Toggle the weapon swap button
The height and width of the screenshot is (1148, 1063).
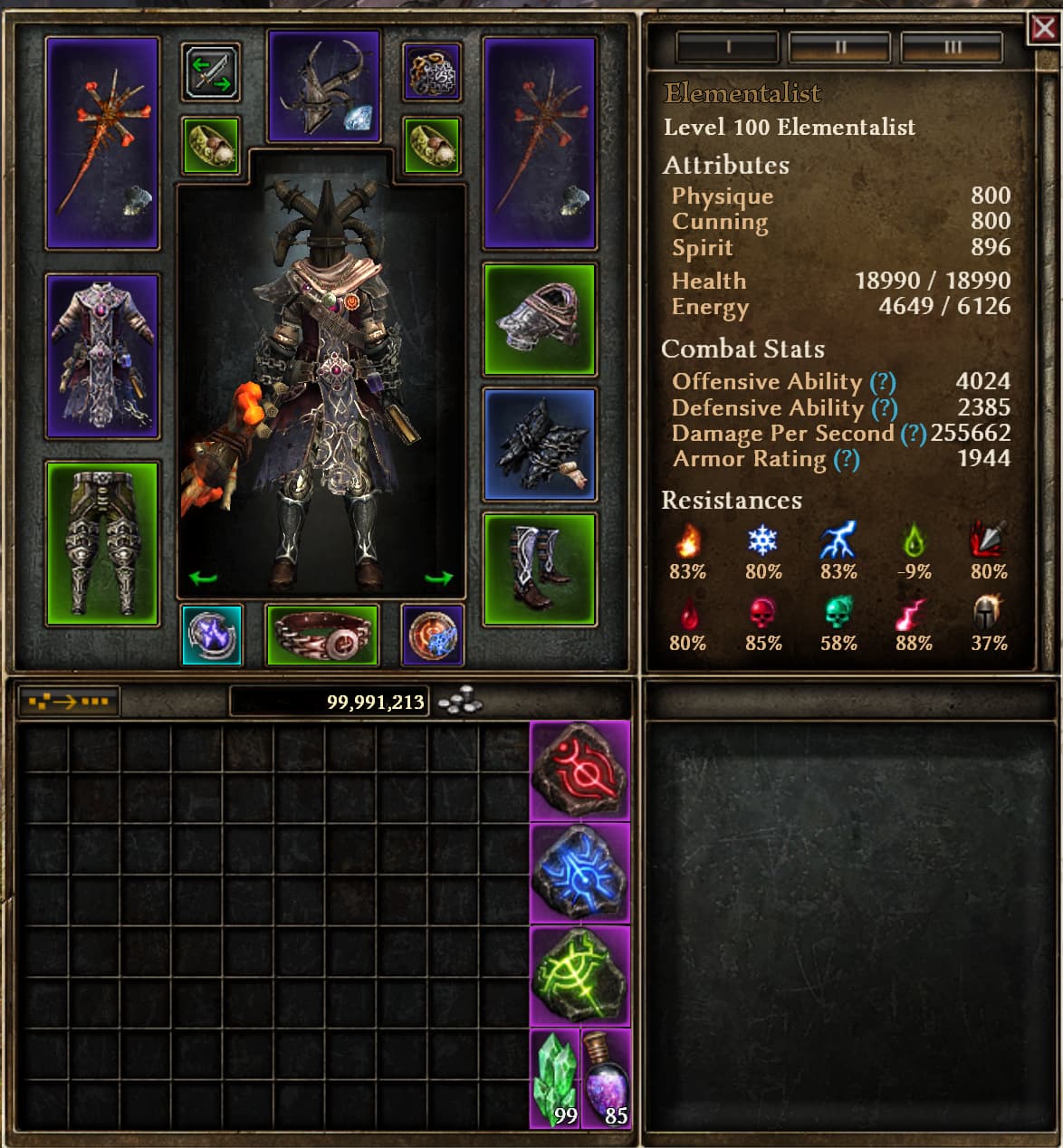[x=211, y=72]
